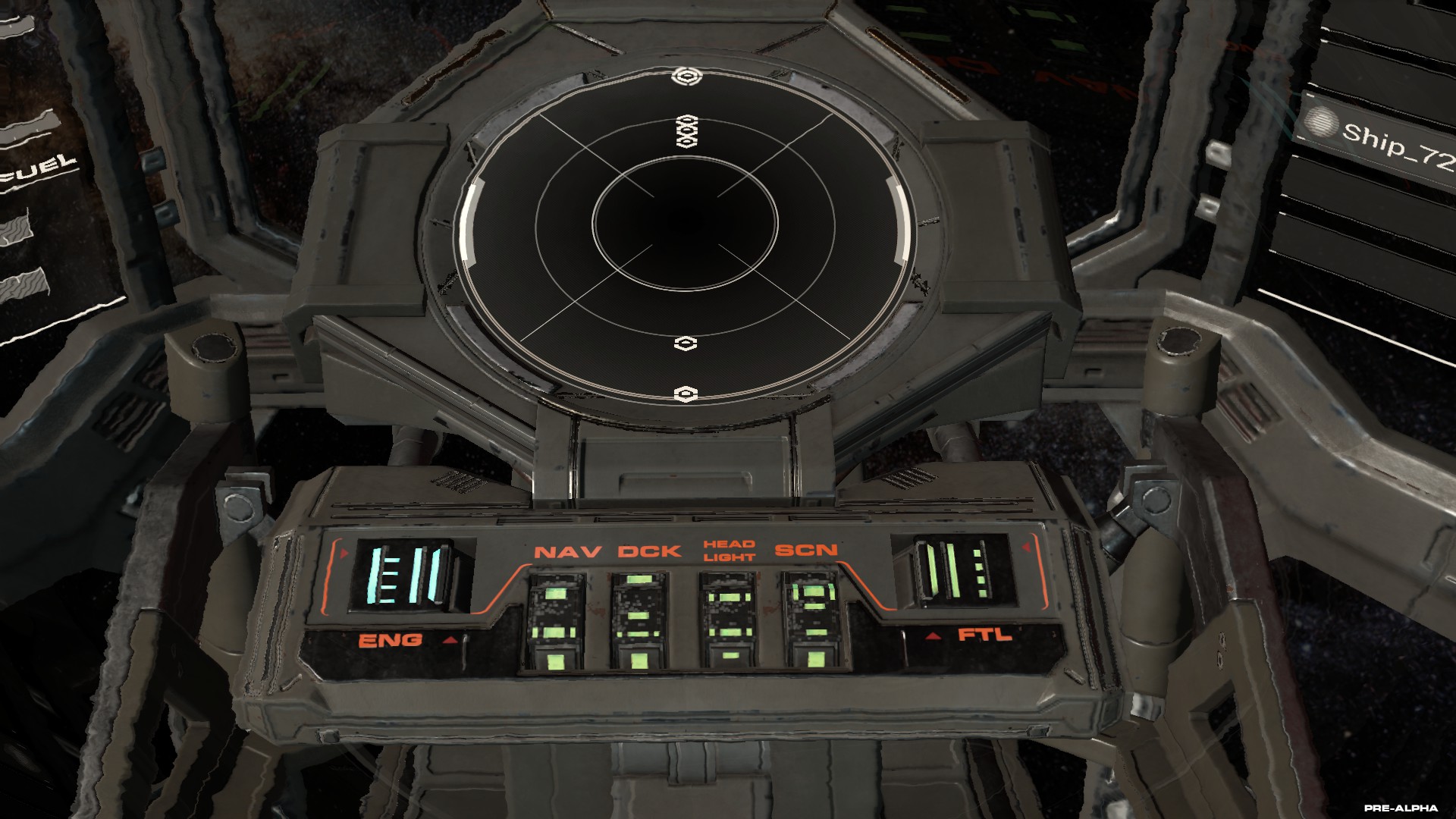This screenshot has height=819, width=1456.
Task: Click the circular radar scanner display
Action: coord(685,235)
